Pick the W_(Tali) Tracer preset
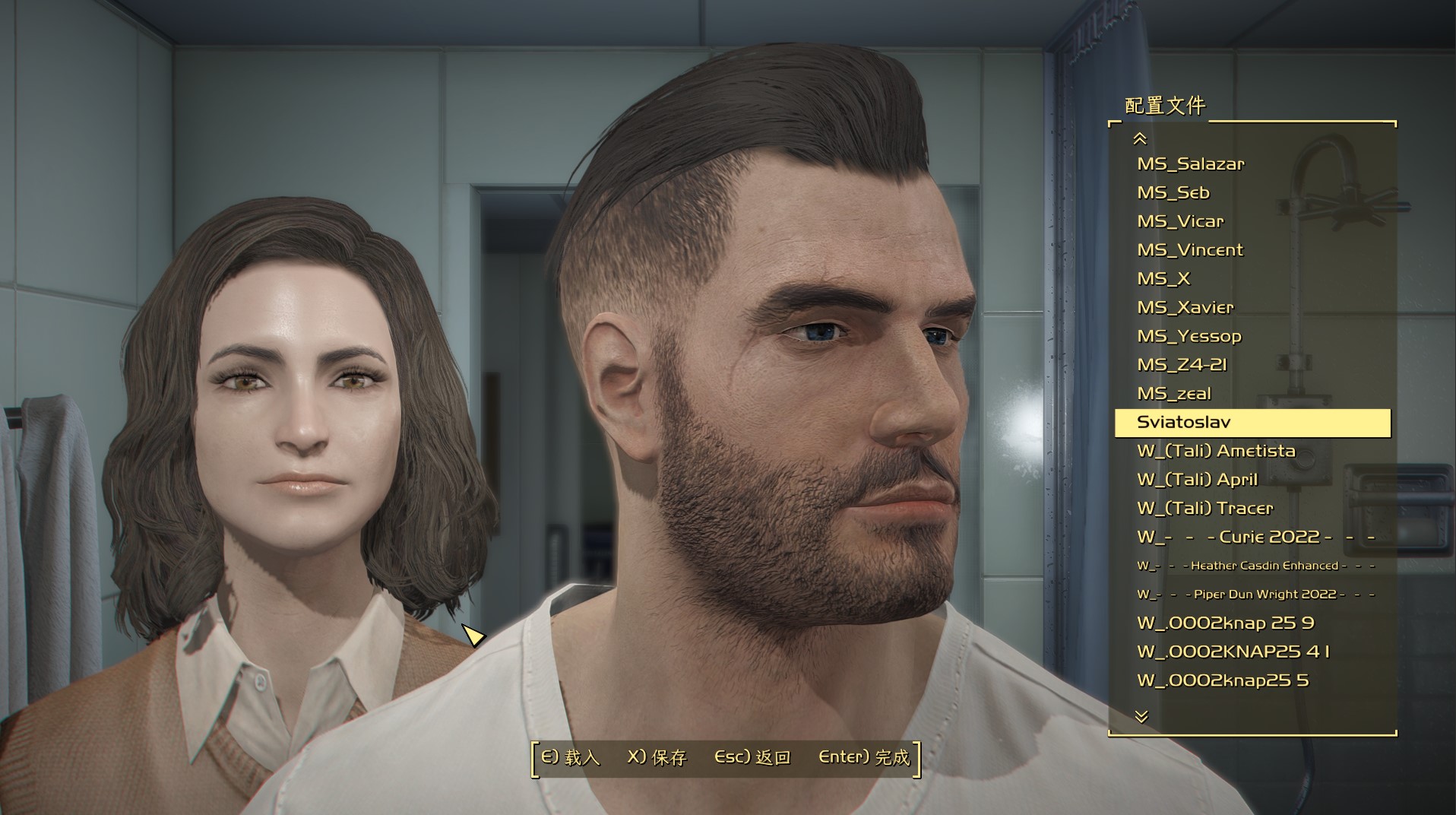Image resolution: width=1456 pixels, height=815 pixels. (x=1204, y=509)
